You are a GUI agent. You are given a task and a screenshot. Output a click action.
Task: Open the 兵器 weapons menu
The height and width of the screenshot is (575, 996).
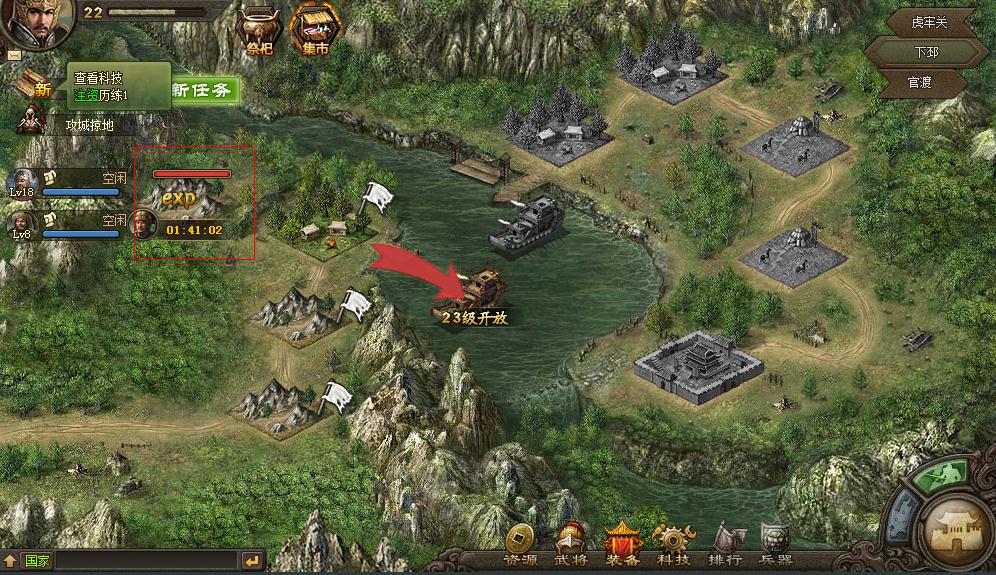coord(776,545)
